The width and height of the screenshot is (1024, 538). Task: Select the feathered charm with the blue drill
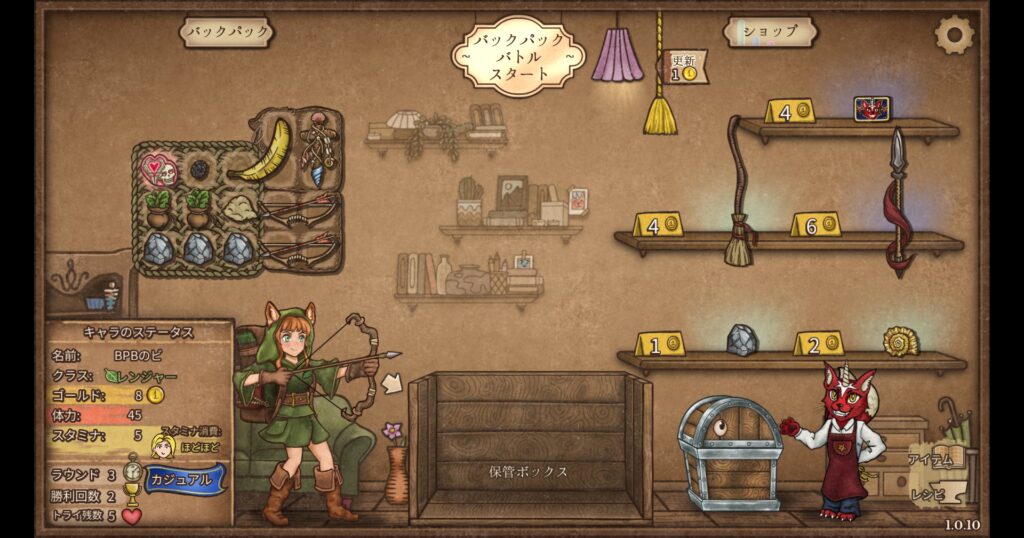pos(318,148)
